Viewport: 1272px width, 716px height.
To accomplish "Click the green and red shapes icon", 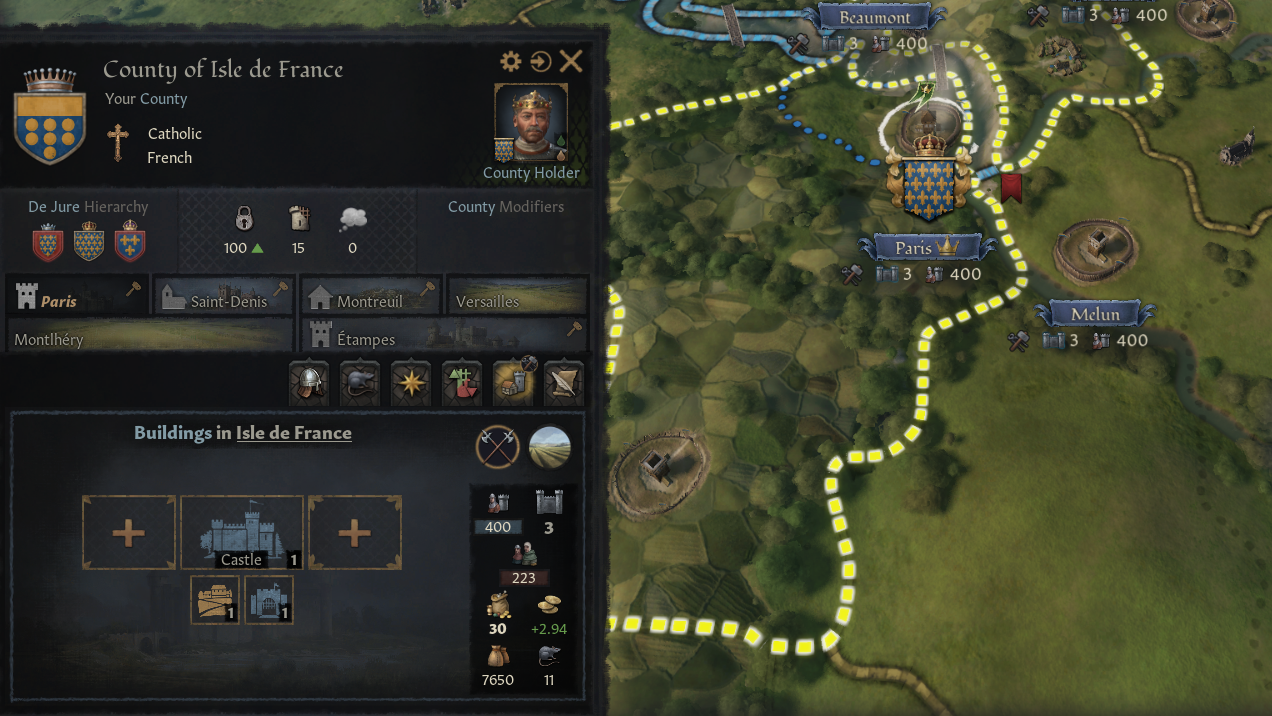I will coord(462,384).
